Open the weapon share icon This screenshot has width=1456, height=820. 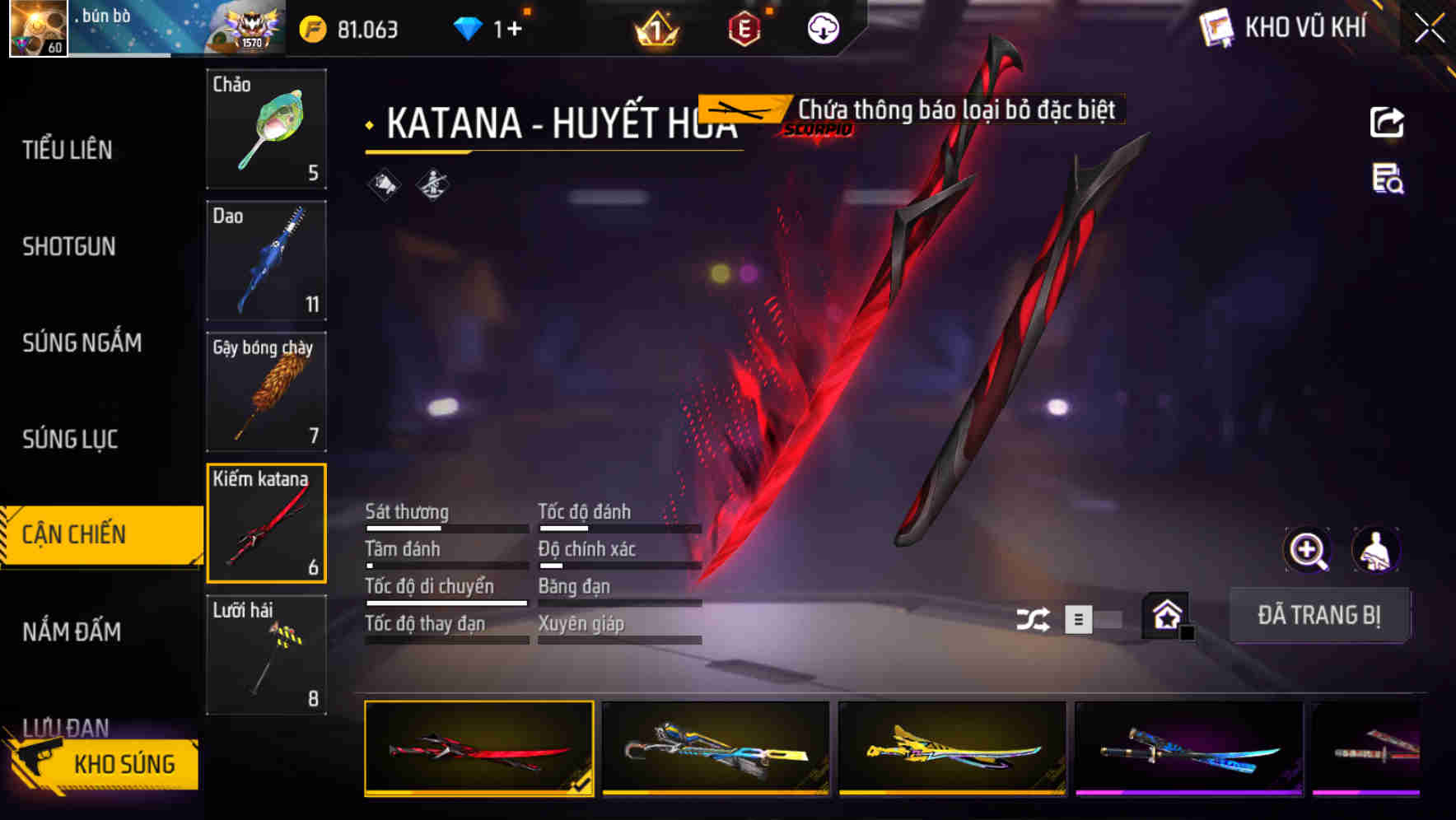coord(1388,121)
